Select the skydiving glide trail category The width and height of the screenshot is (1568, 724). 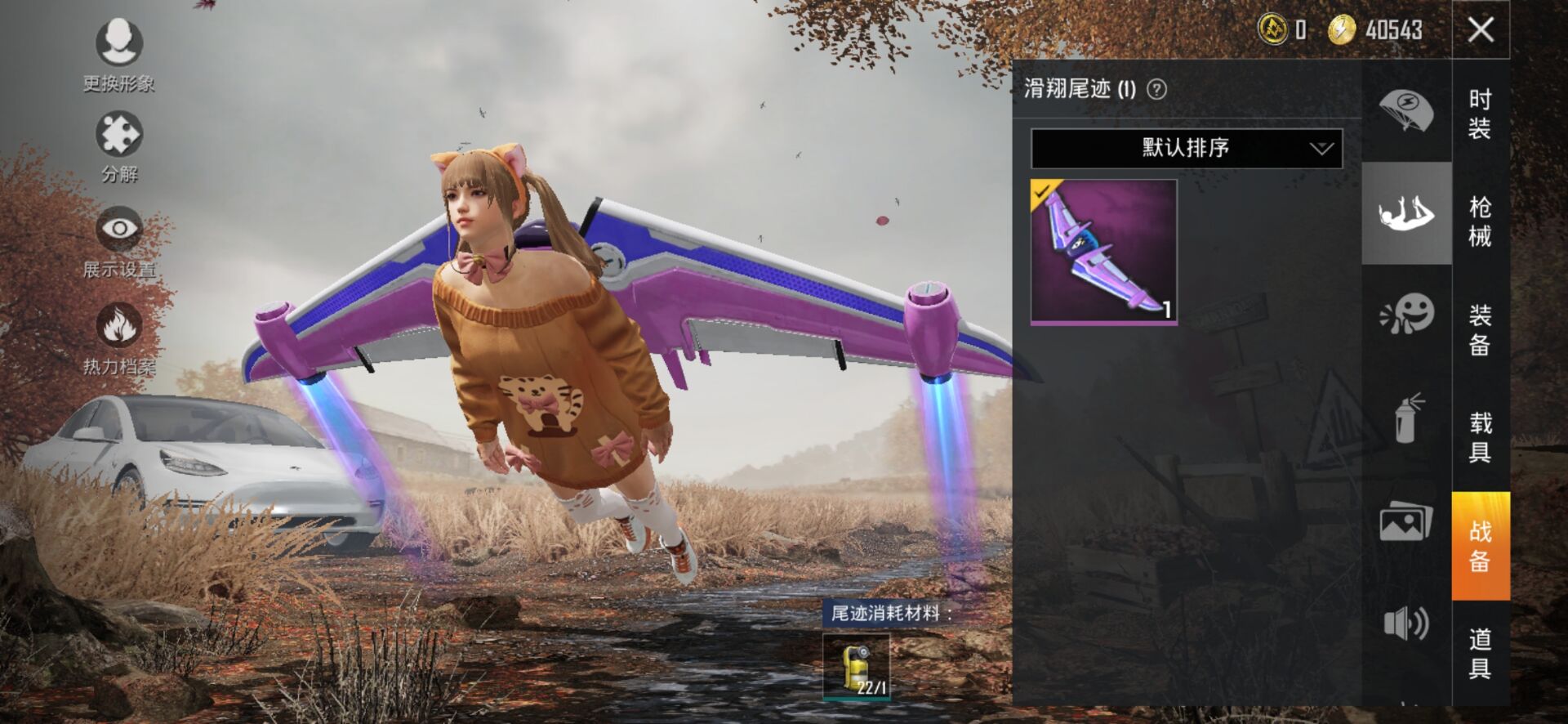1406,214
